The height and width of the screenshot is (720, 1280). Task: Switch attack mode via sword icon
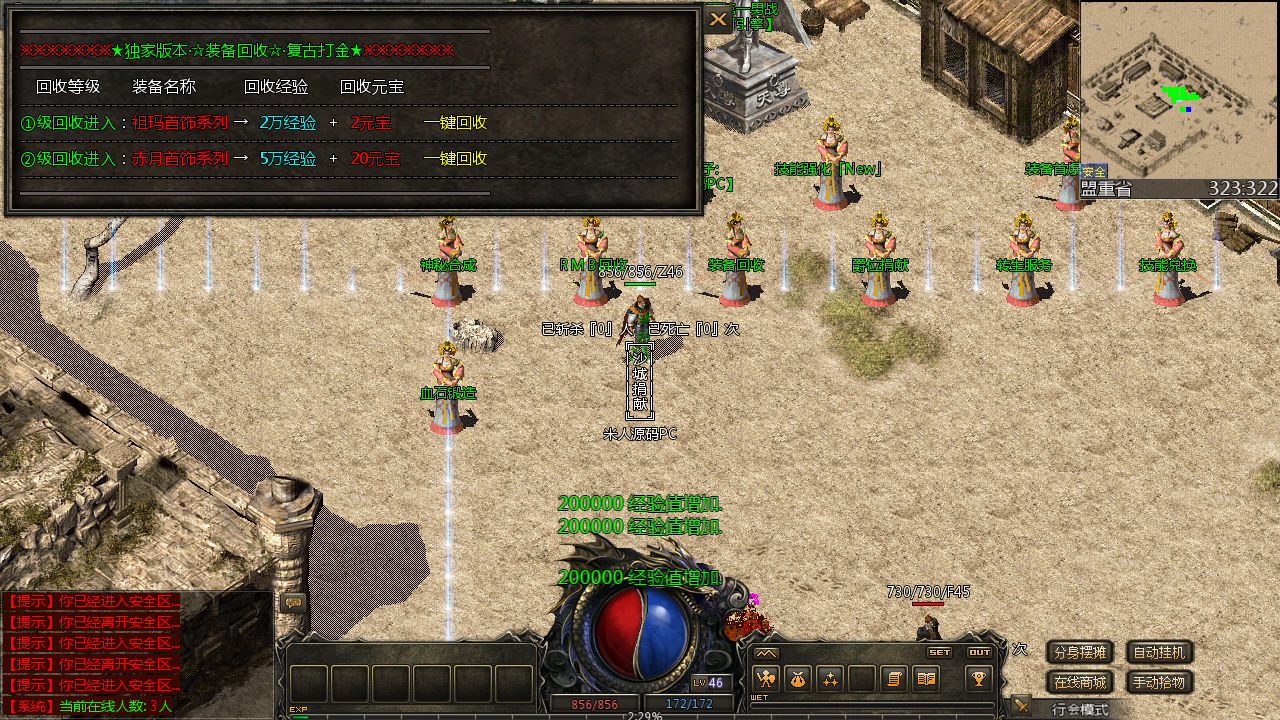[x=1020, y=706]
